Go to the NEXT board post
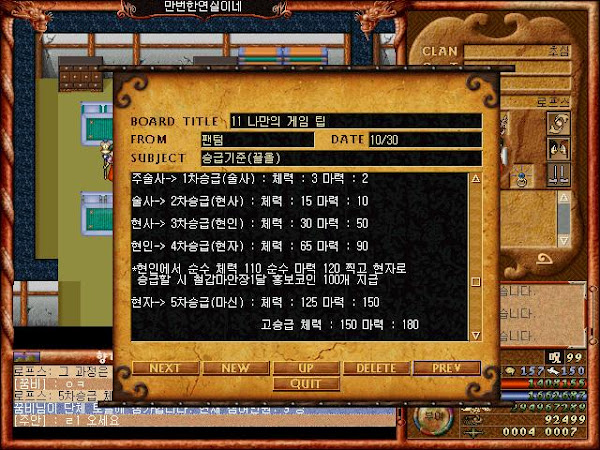The height and width of the screenshot is (450, 600). point(165,368)
